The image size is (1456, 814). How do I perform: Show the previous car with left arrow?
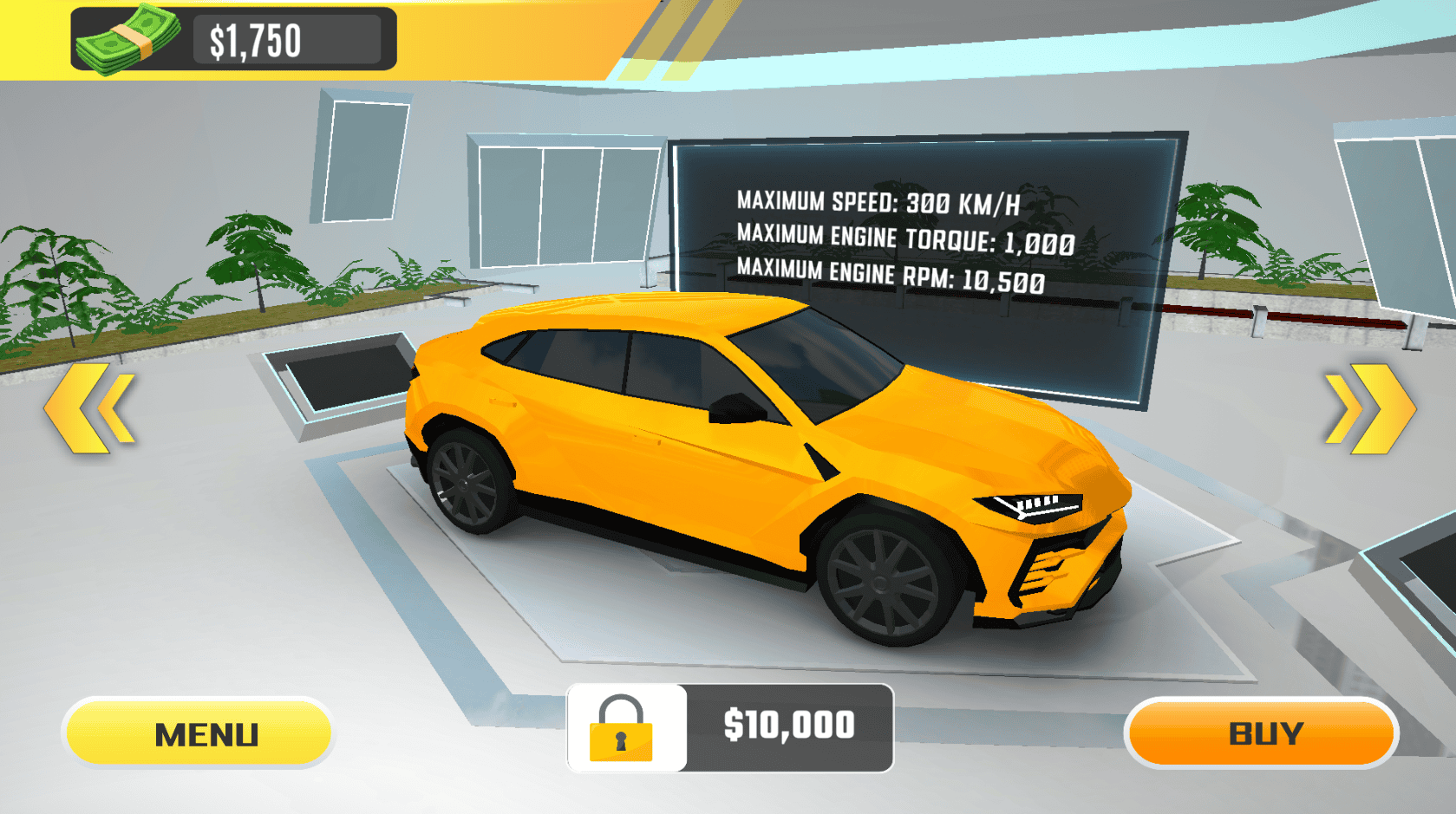pyautogui.click(x=90, y=408)
